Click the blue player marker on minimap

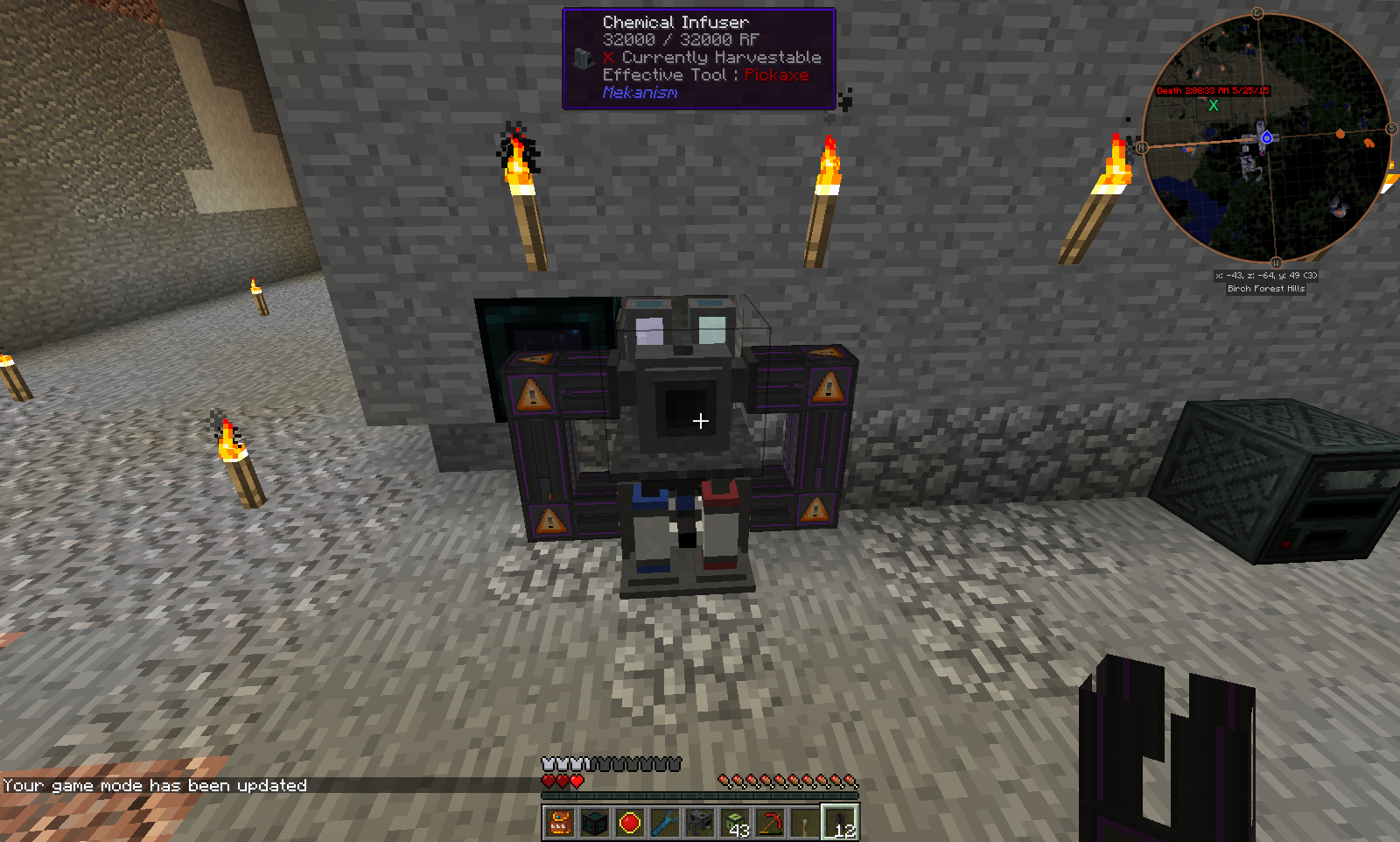(1266, 138)
